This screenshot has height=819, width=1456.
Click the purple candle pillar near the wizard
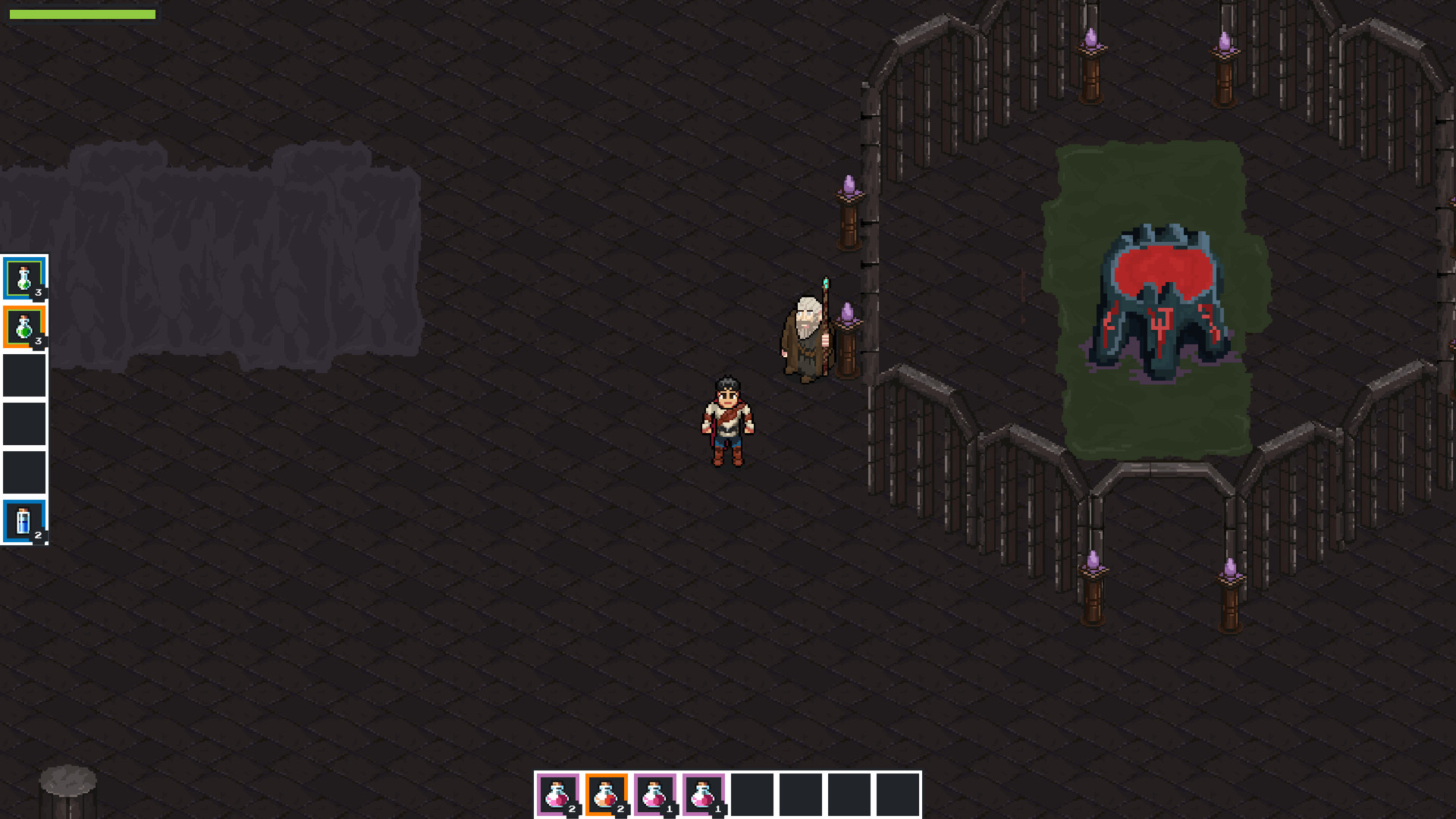846,334
